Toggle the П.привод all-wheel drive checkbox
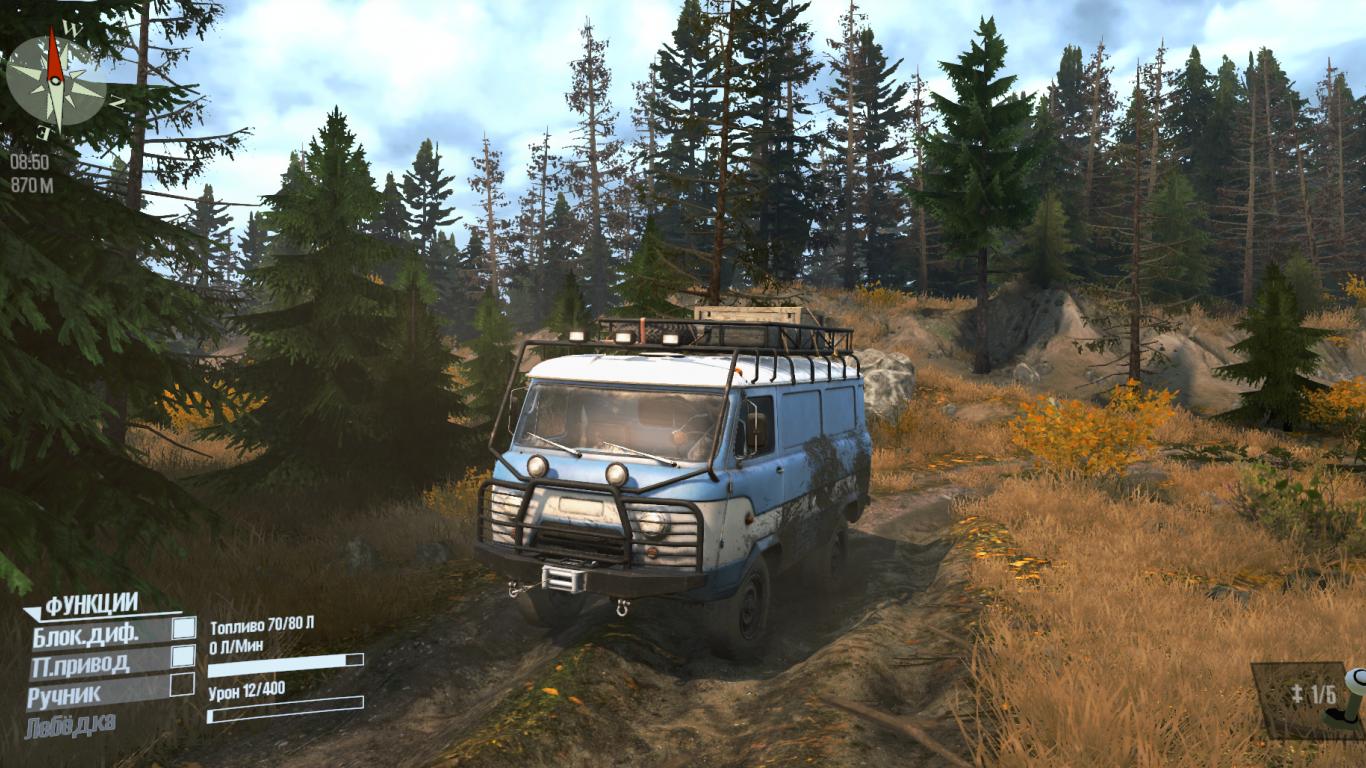Viewport: 1366px width, 768px height. (183, 656)
